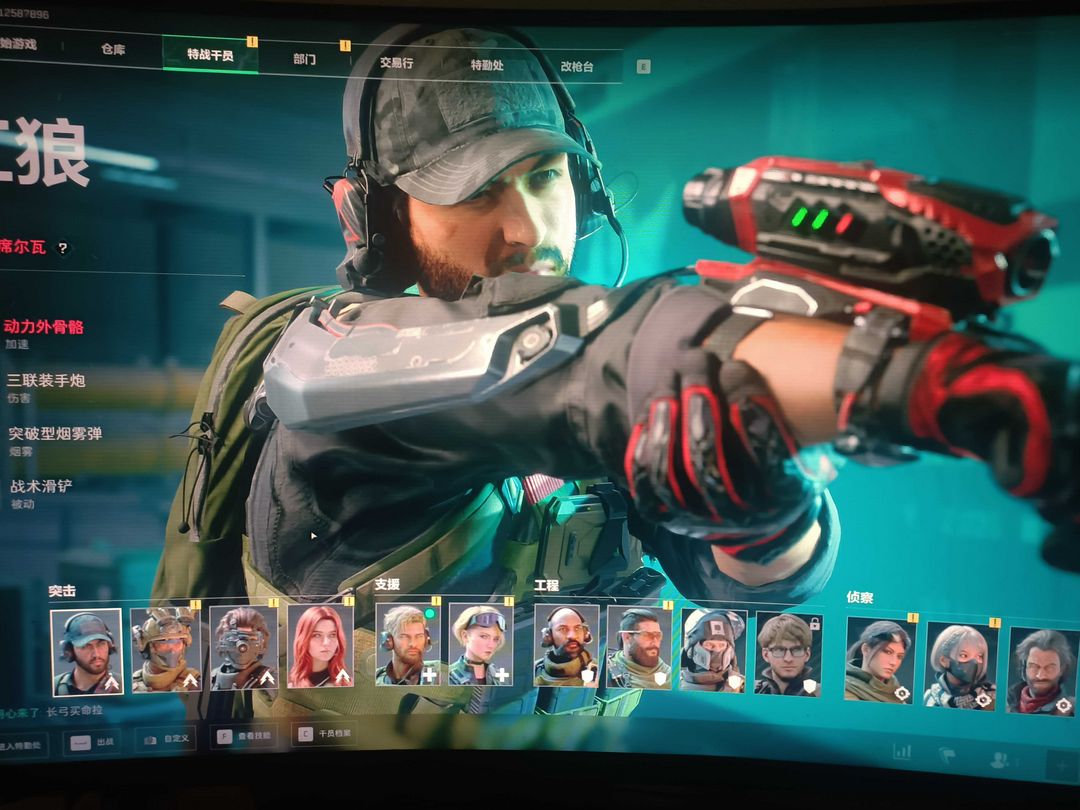Open the 干员档案 operator profile
This screenshot has width=1080, height=810.
(x=324, y=735)
